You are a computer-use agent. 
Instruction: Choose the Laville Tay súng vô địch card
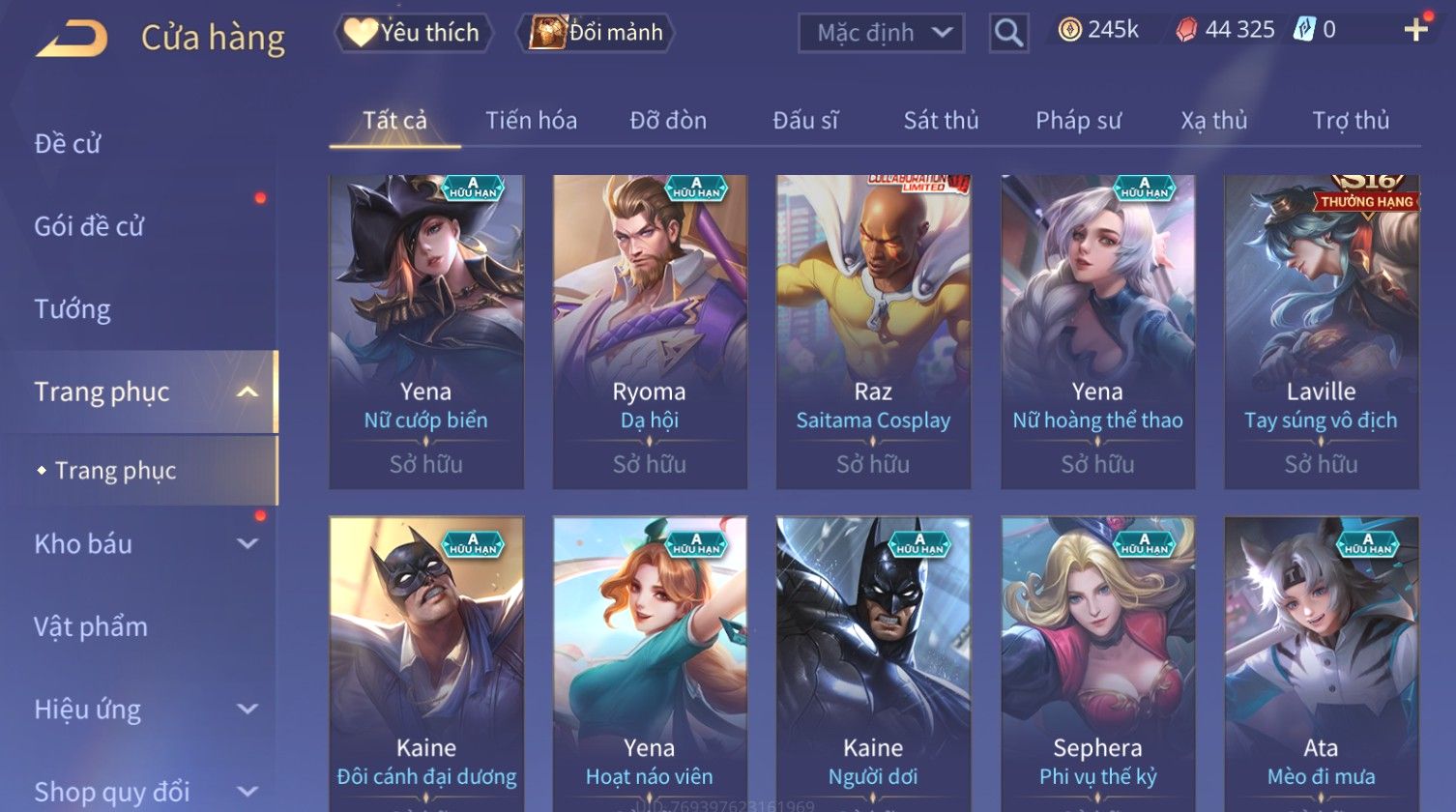coord(1321,332)
